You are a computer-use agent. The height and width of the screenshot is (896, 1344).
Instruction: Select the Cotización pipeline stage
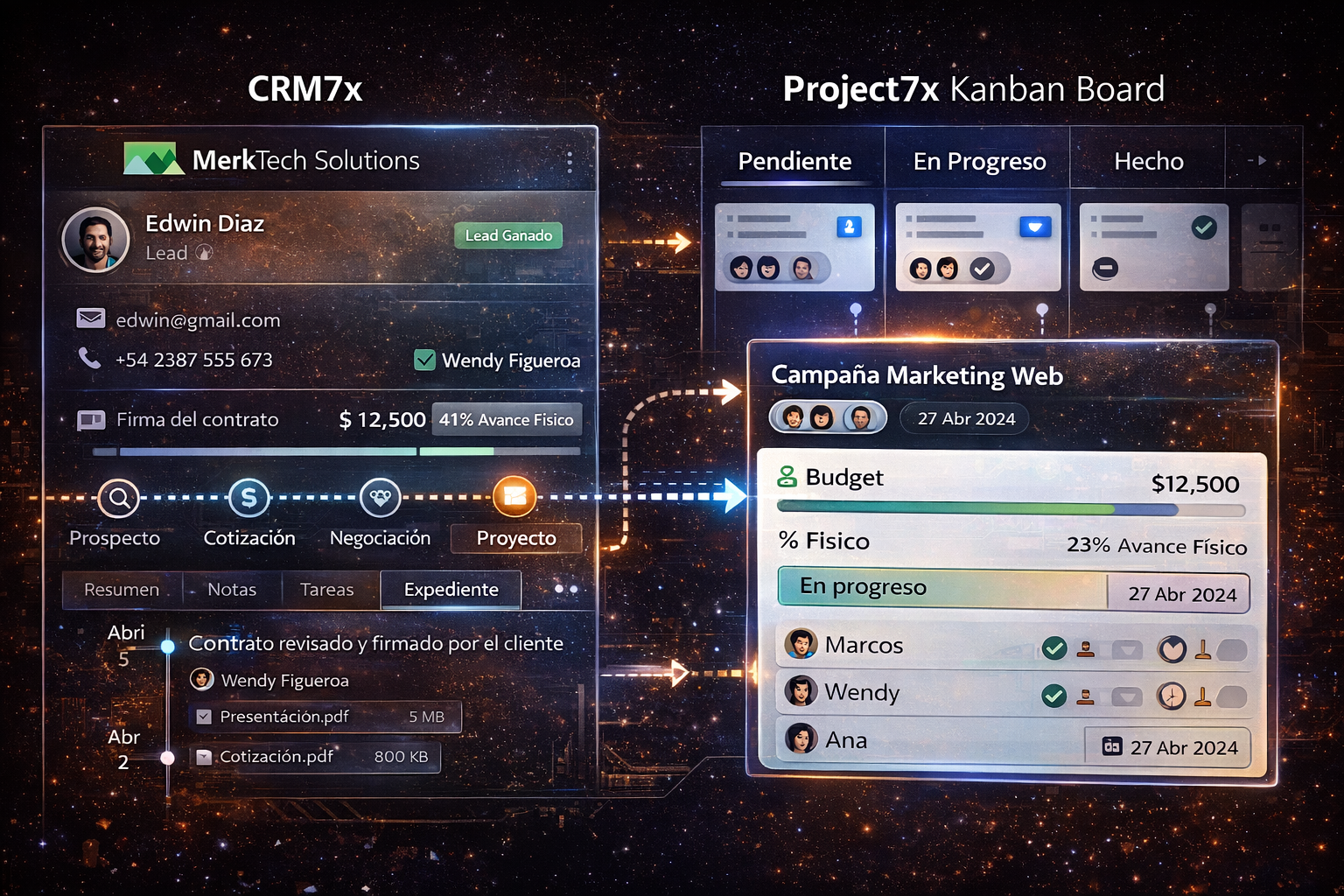[x=248, y=499]
